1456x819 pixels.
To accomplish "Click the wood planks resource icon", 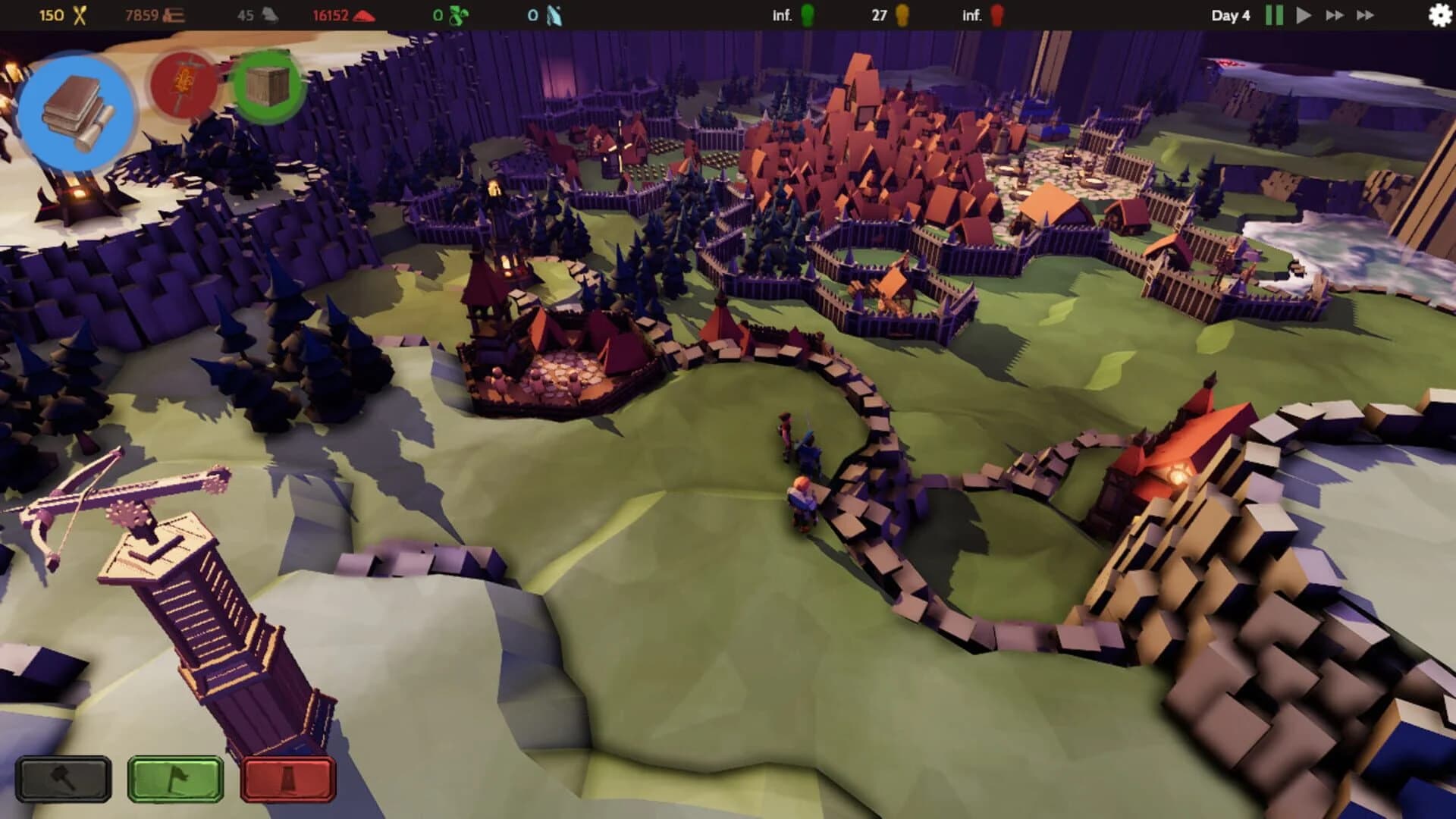I will (x=173, y=14).
